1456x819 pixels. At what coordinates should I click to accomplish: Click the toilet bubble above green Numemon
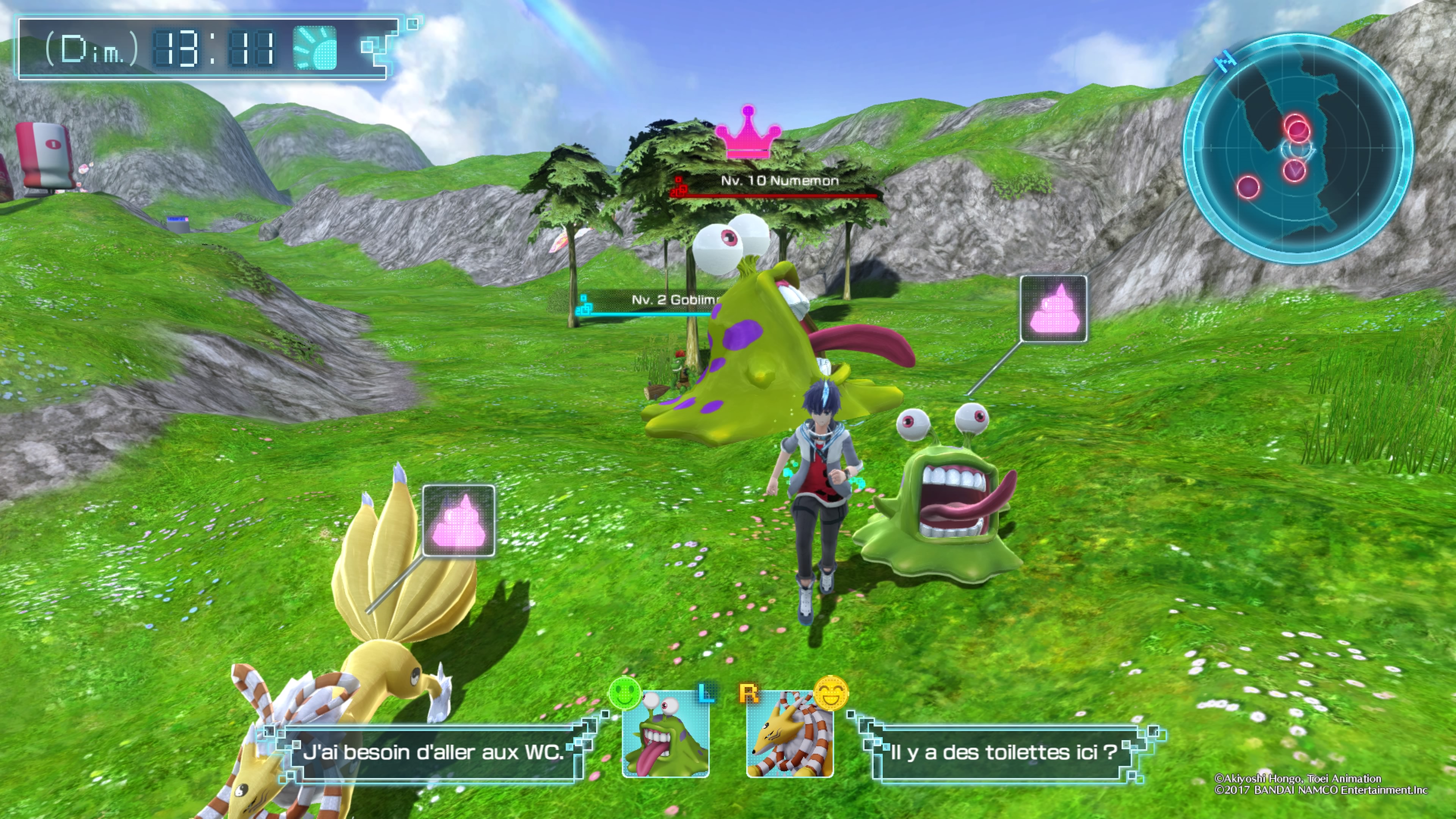pos(1053,309)
